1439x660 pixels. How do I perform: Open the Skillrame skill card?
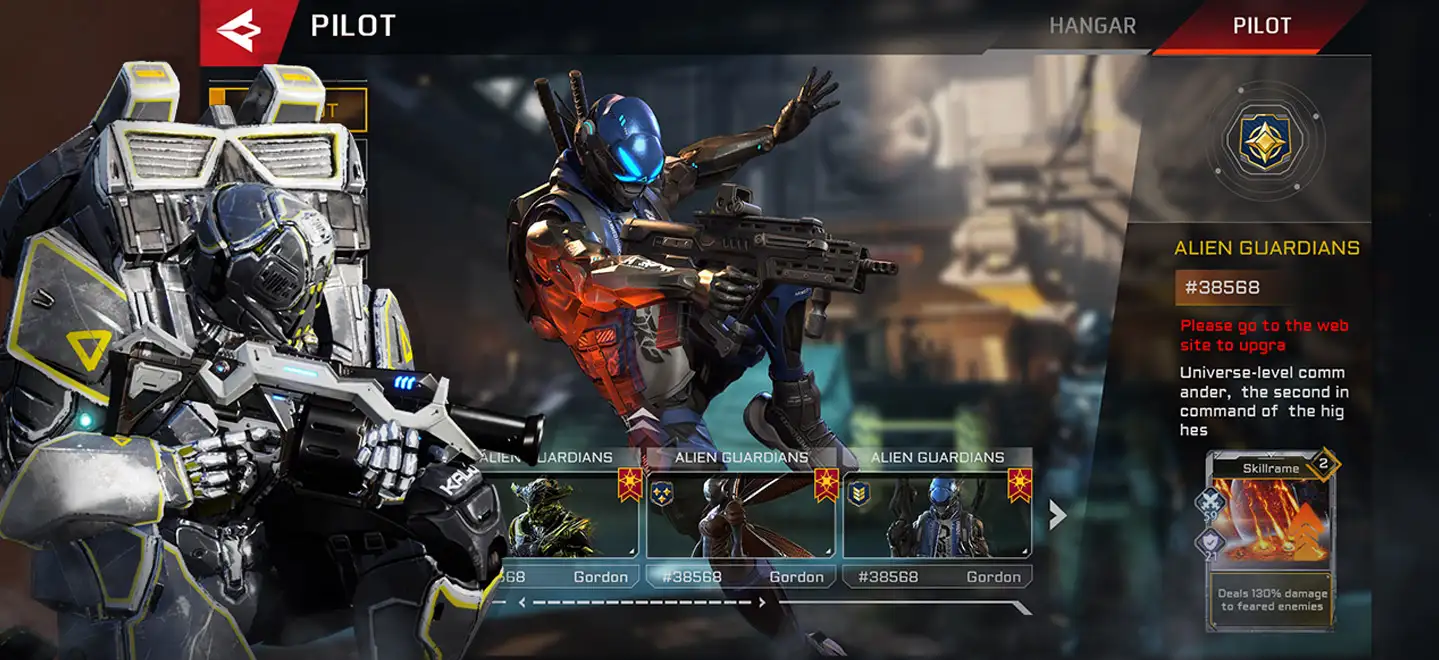[x=1271, y=540]
